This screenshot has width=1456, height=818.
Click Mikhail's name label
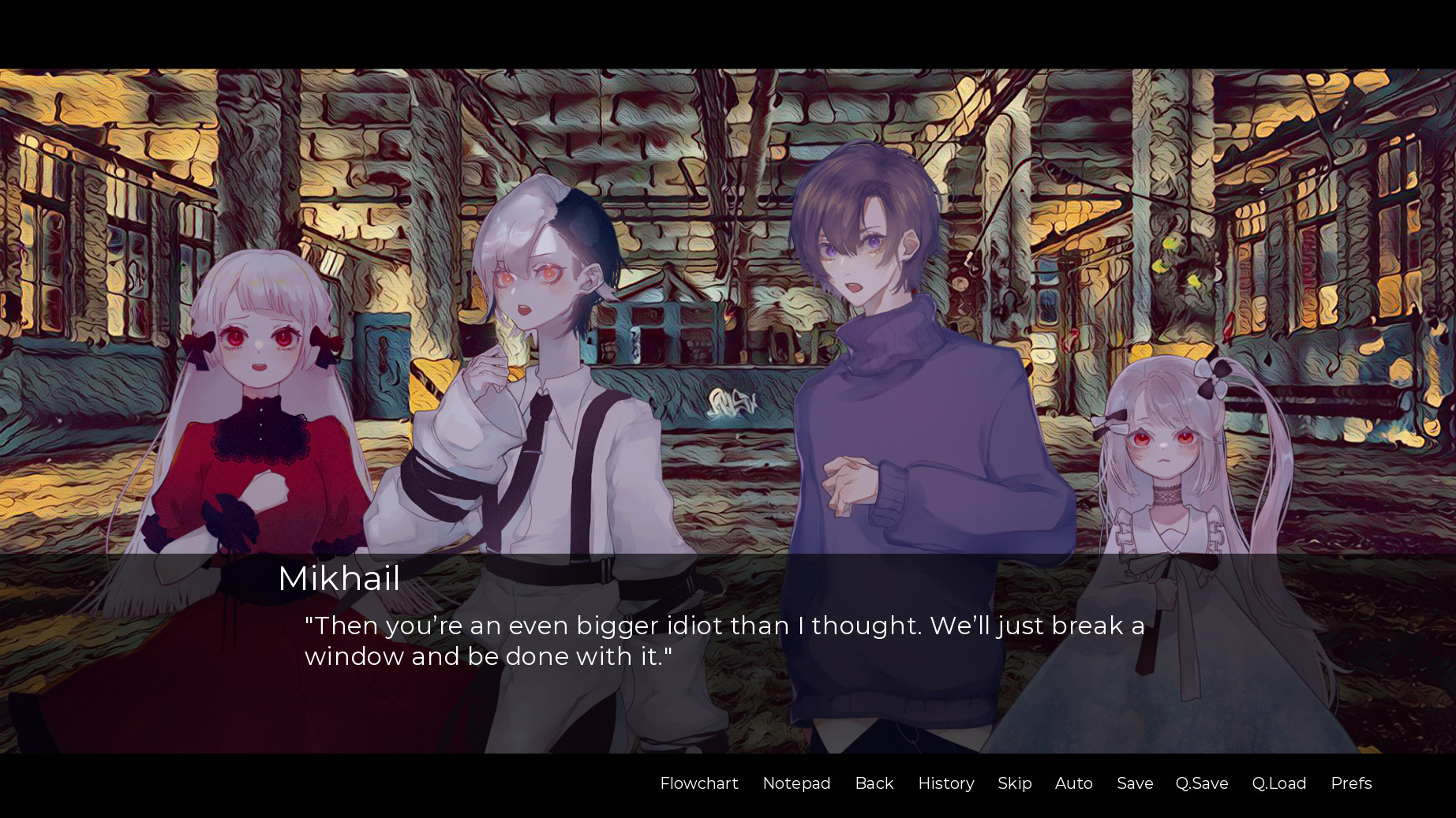tap(339, 580)
